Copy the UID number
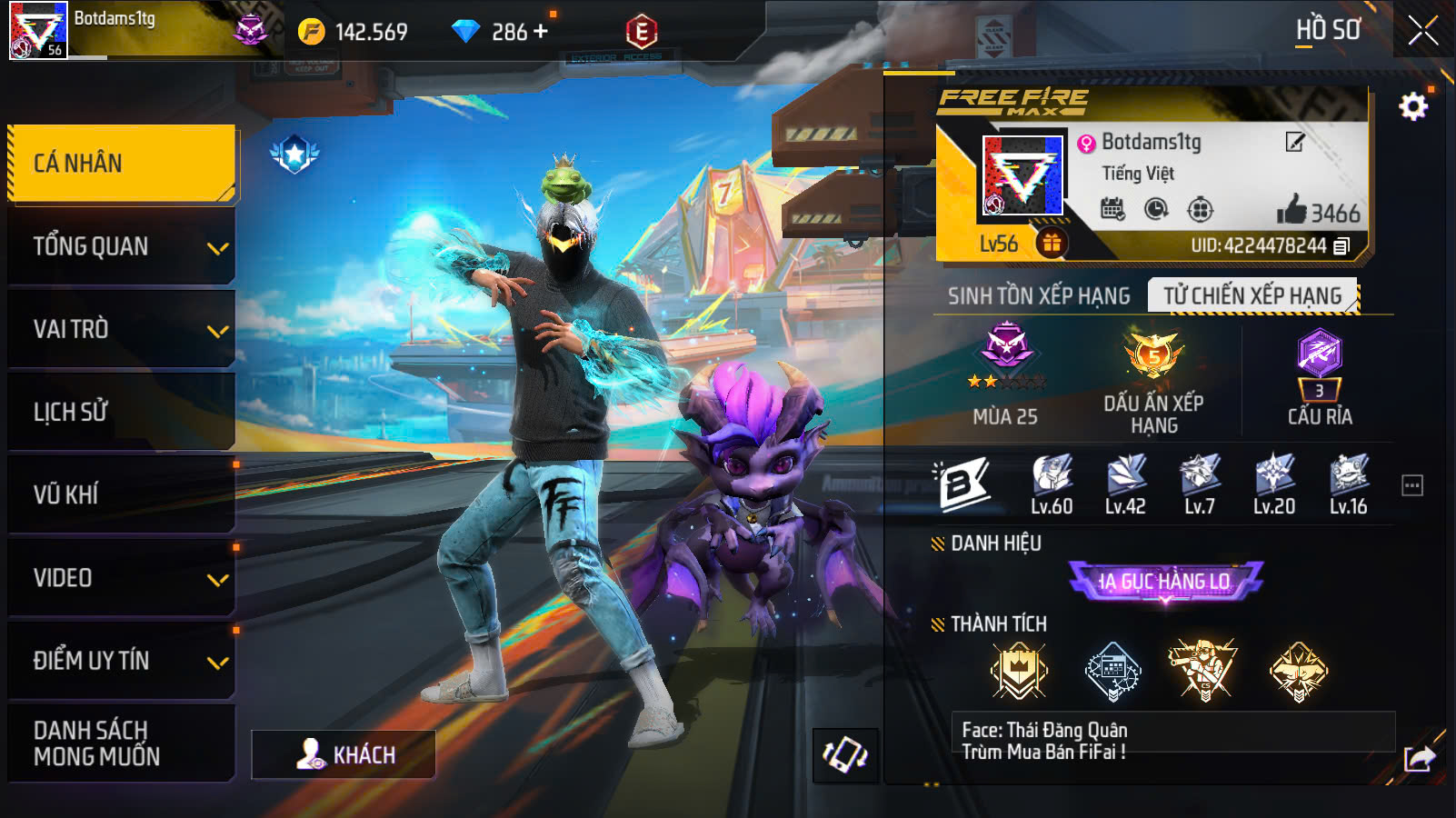The height and width of the screenshot is (818, 1456). [1341, 246]
